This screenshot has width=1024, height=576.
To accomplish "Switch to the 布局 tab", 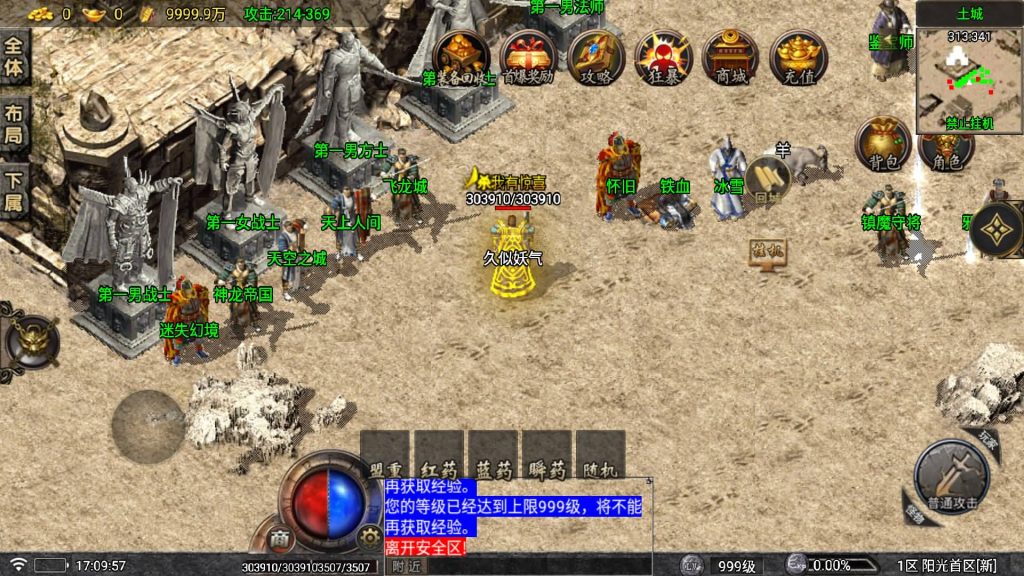I will point(14,124).
